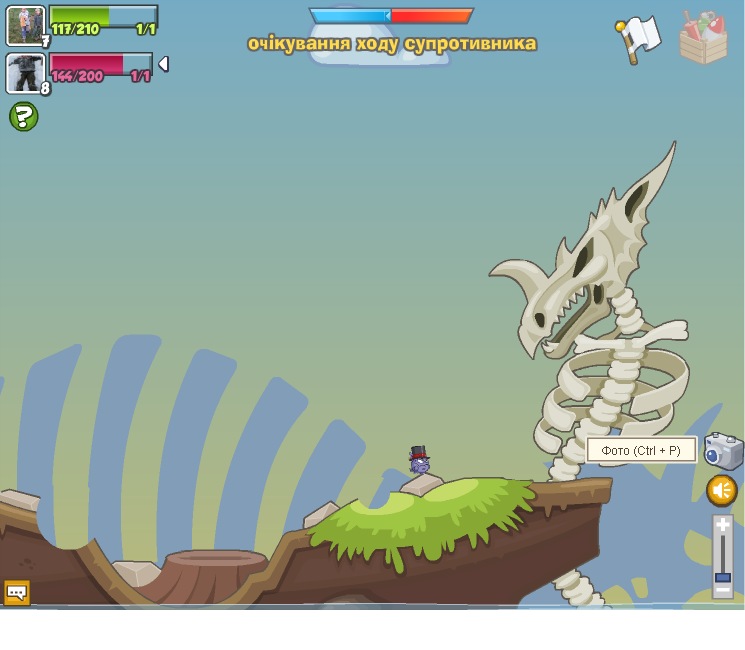Open the chat speech bubble icon

[16, 592]
